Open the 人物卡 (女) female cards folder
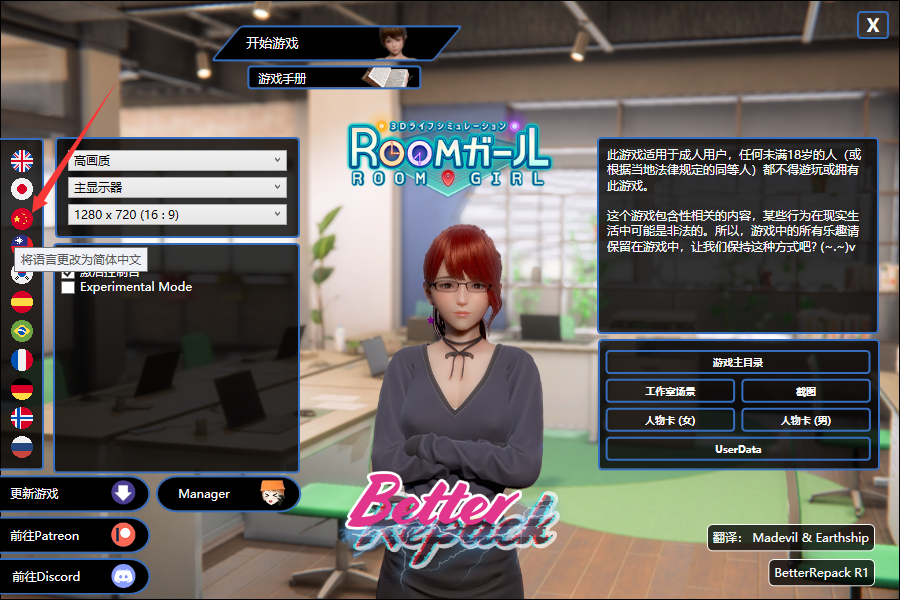The height and width of the screenshot is (600, 900). [669, 420]
